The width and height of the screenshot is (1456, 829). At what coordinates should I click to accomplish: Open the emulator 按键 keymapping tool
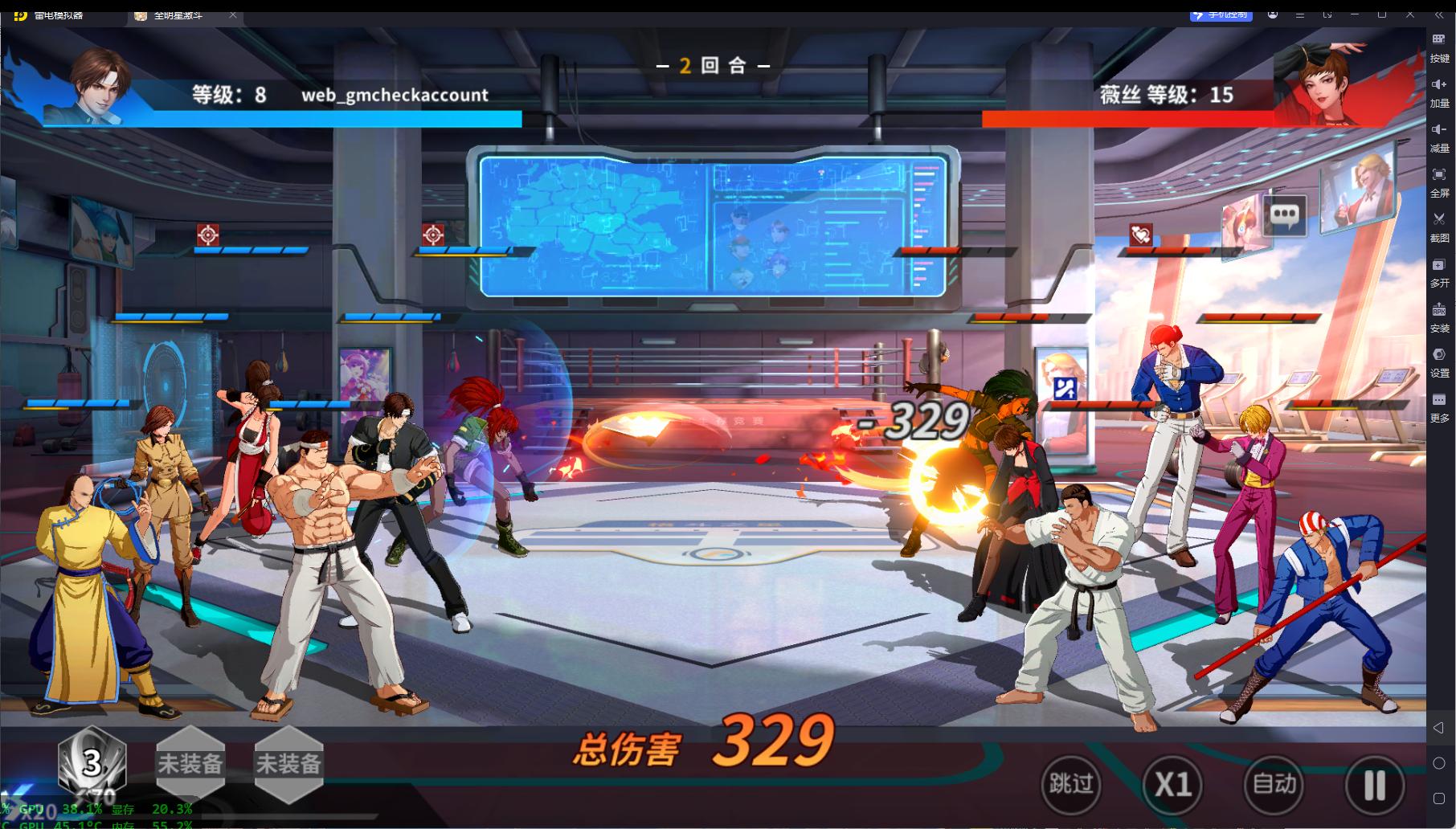[x=1439, y=46]
